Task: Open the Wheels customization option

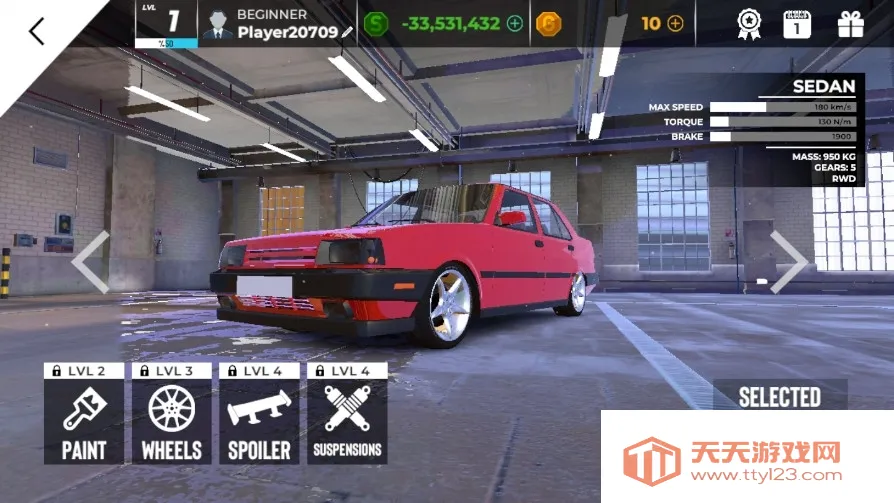Action: pyautogui.click(x=171, y=421)
